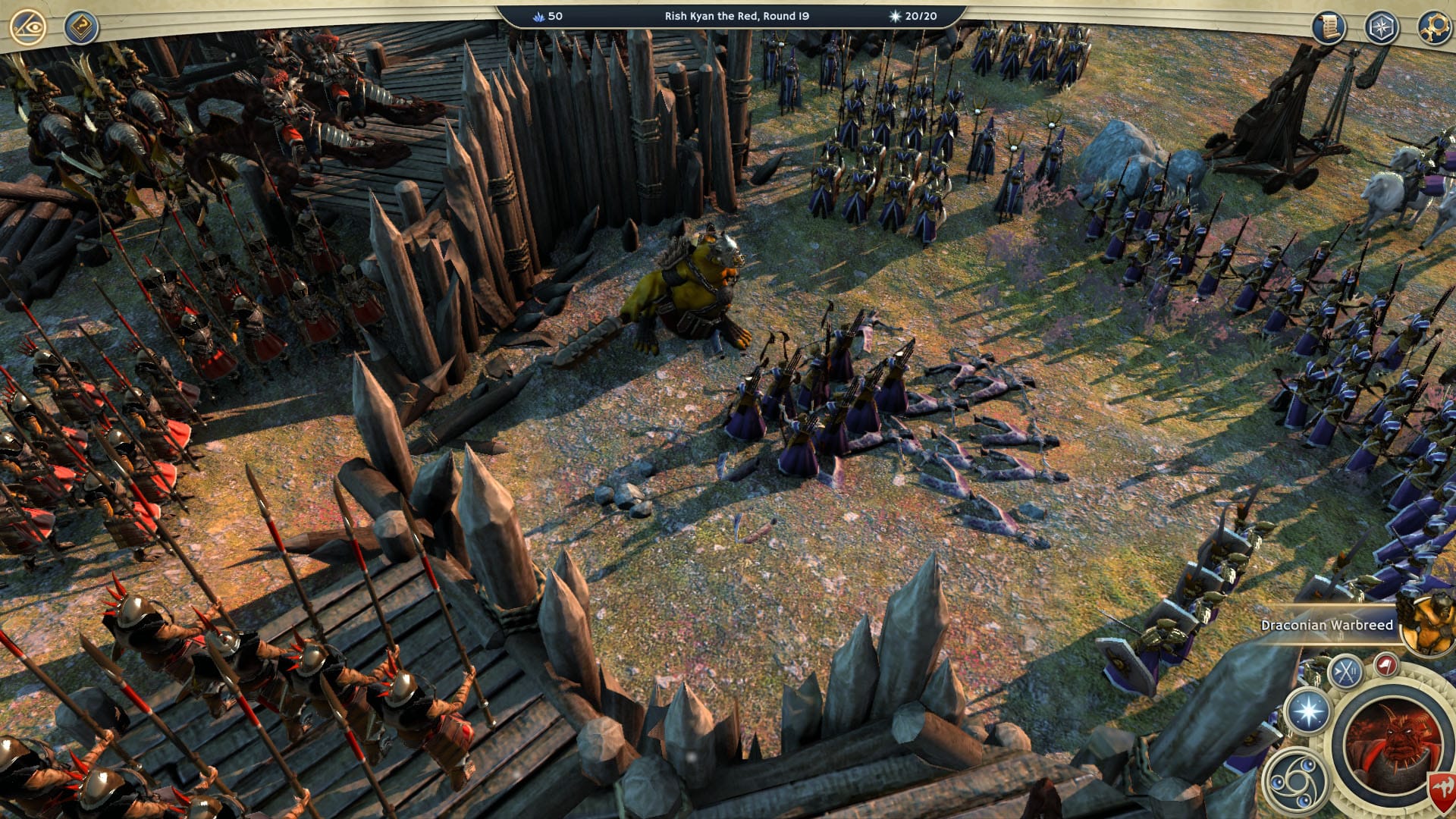Select the red axe melee attack shield
The height and width of the screenshot is (819, 1456).
point(1442,787)
